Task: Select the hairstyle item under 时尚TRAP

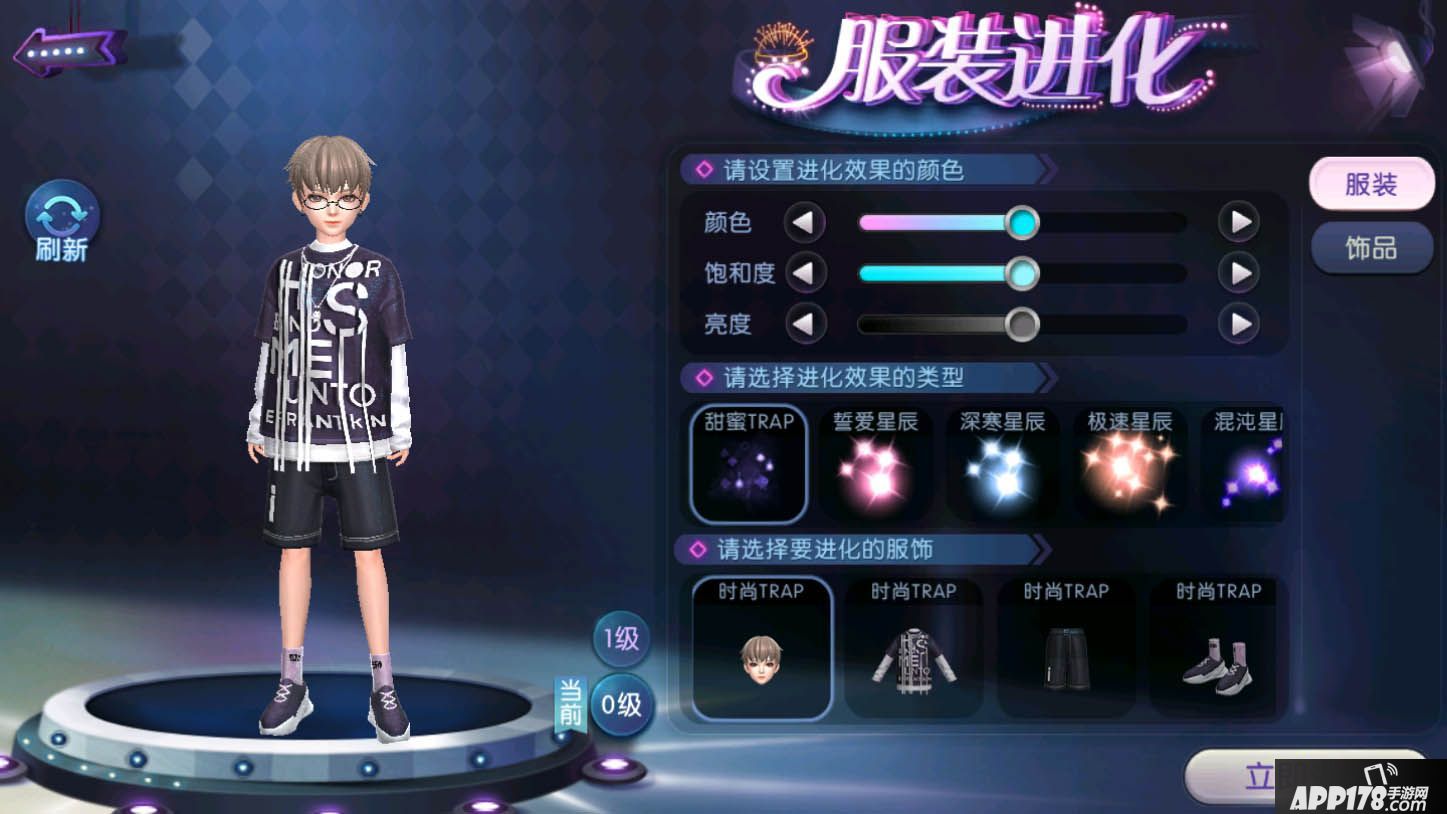Action: [761, 648]
